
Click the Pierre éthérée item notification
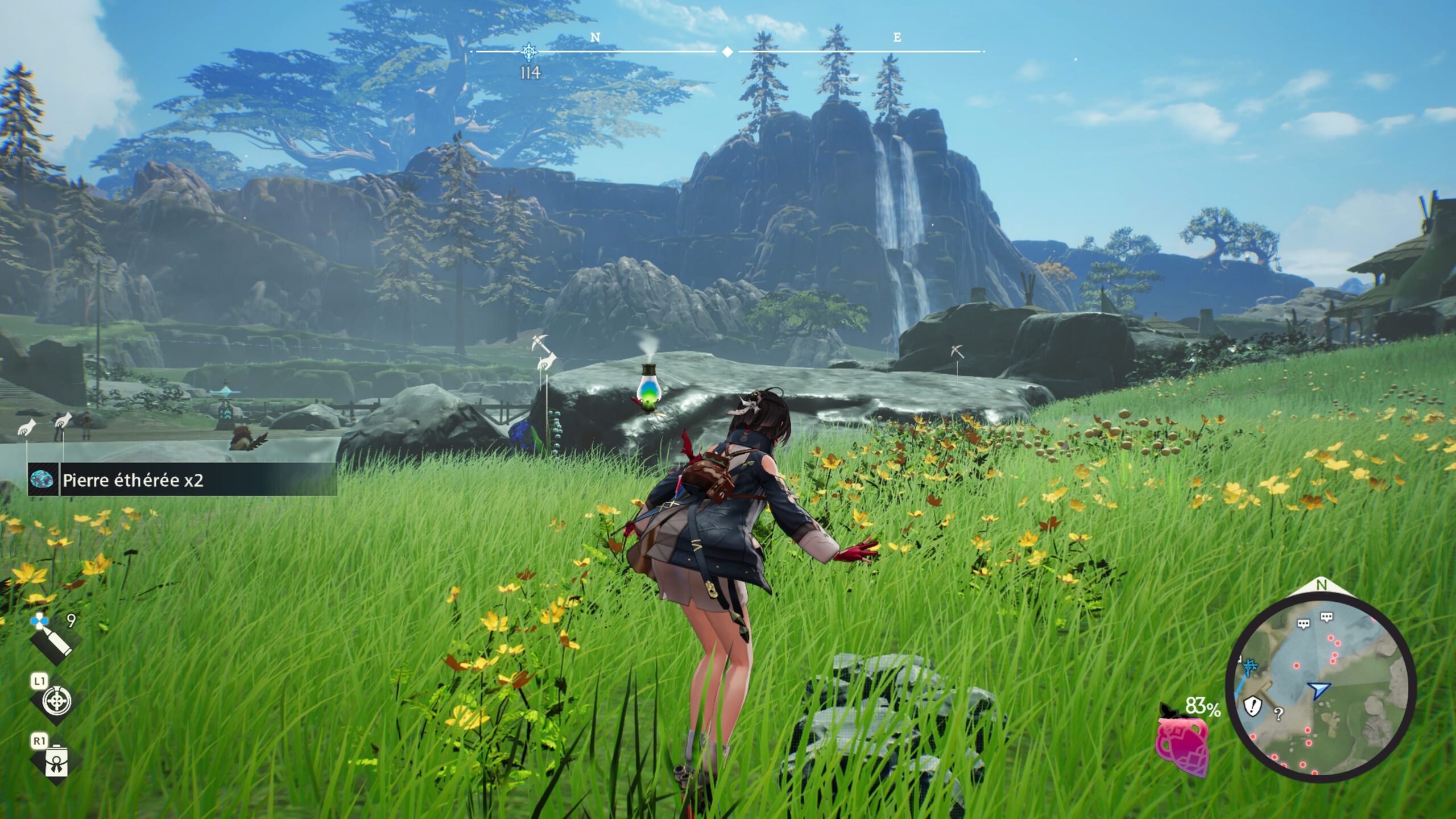pyautogui.click(x=182, y=480)
